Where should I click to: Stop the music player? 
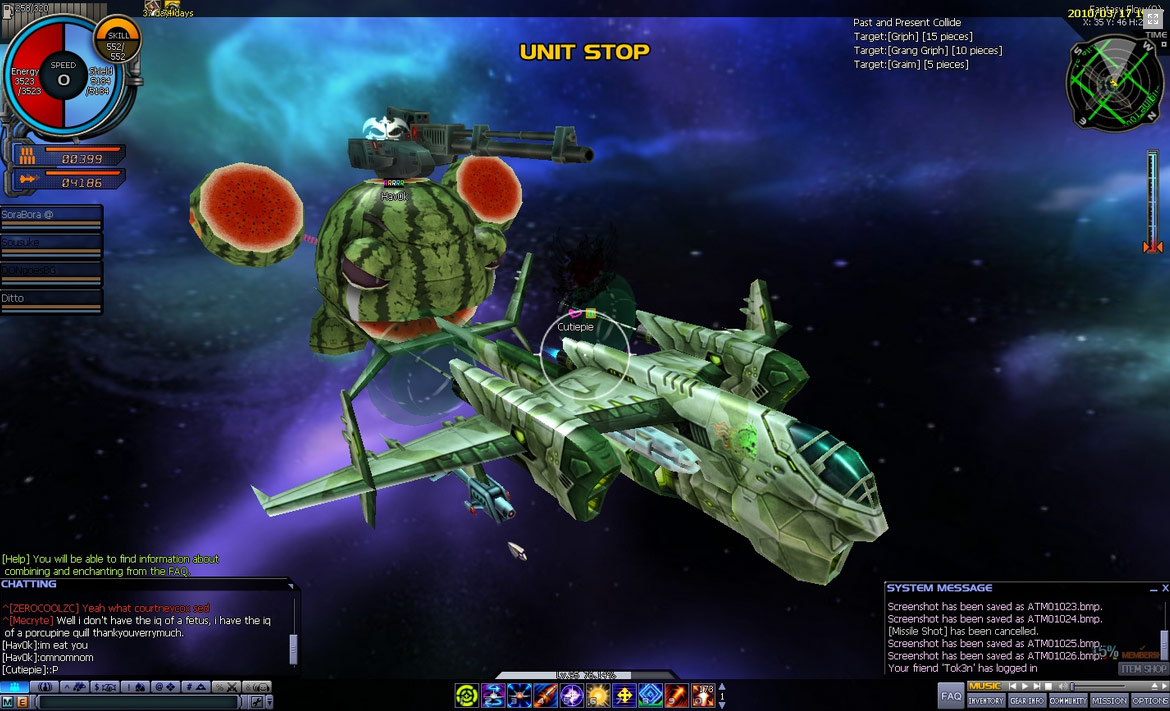pyautogui.click(x=1048, y=686)
